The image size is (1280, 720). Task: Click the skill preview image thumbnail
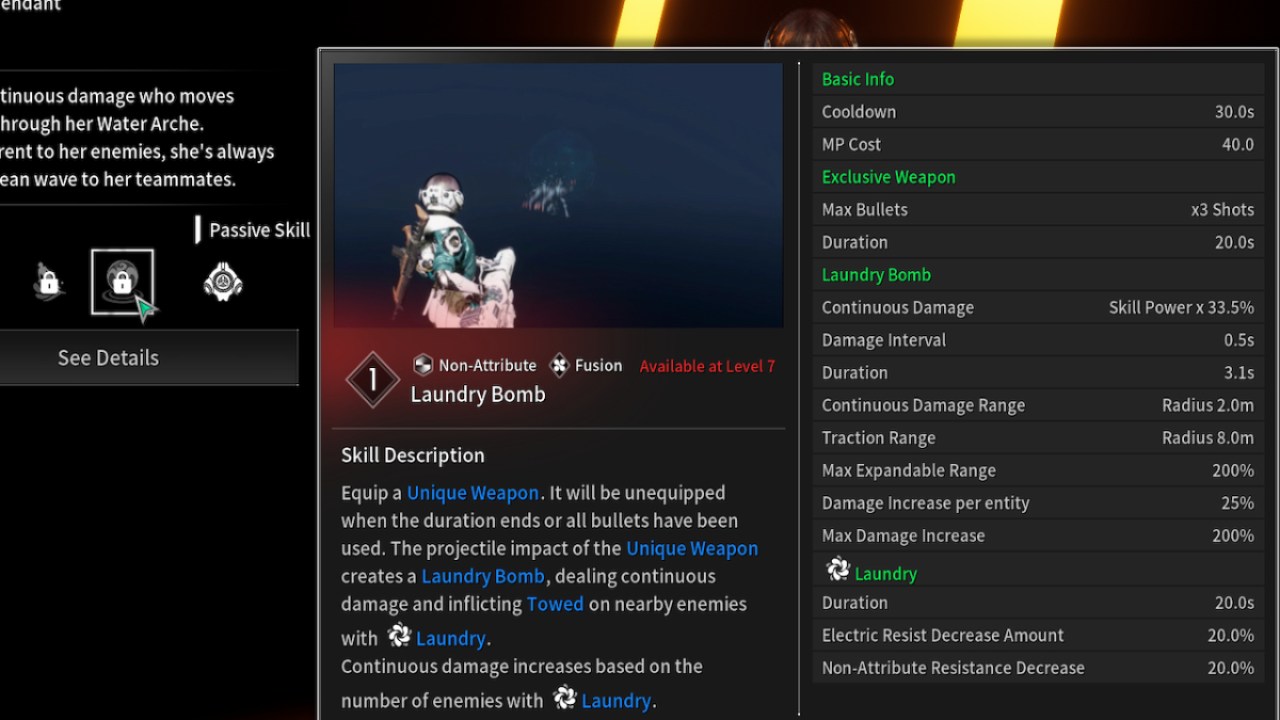558,195
